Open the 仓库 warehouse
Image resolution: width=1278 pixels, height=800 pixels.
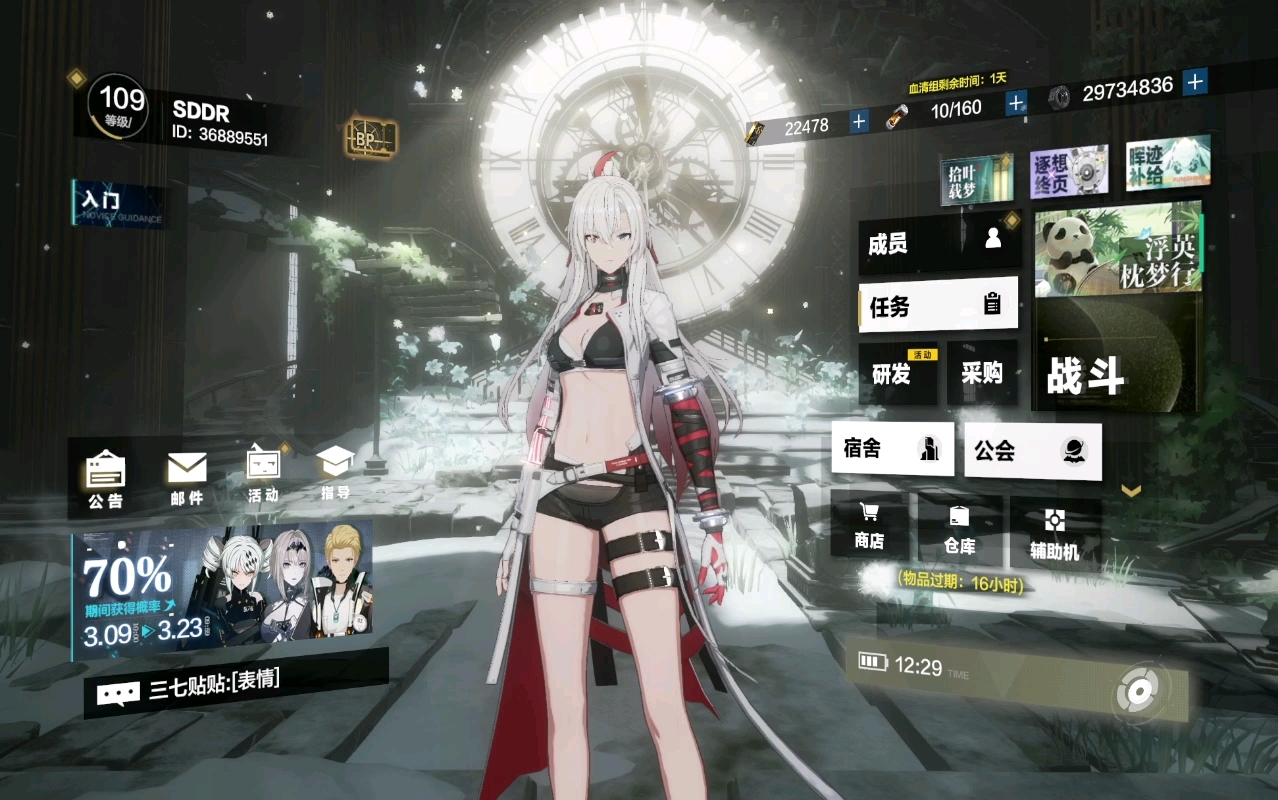(x=959, y=530)
